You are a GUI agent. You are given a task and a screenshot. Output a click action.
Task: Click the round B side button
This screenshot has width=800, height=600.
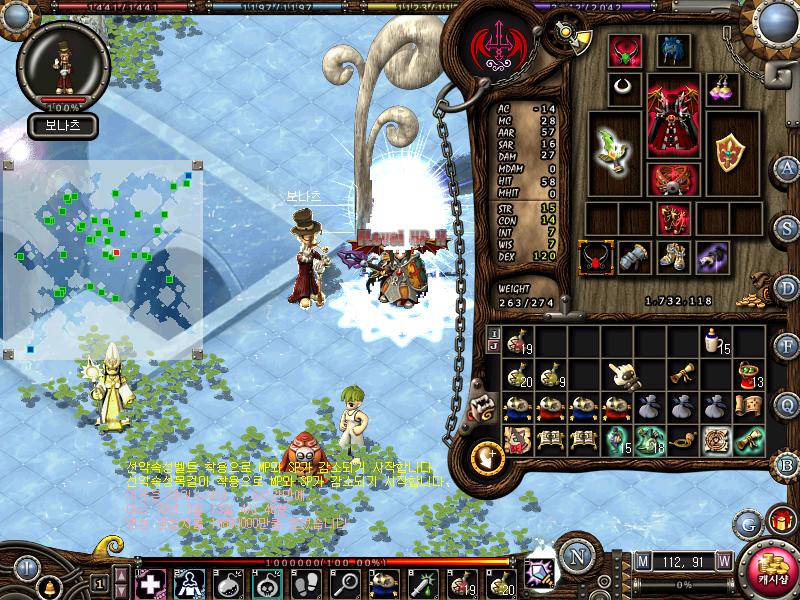[786, 464]
